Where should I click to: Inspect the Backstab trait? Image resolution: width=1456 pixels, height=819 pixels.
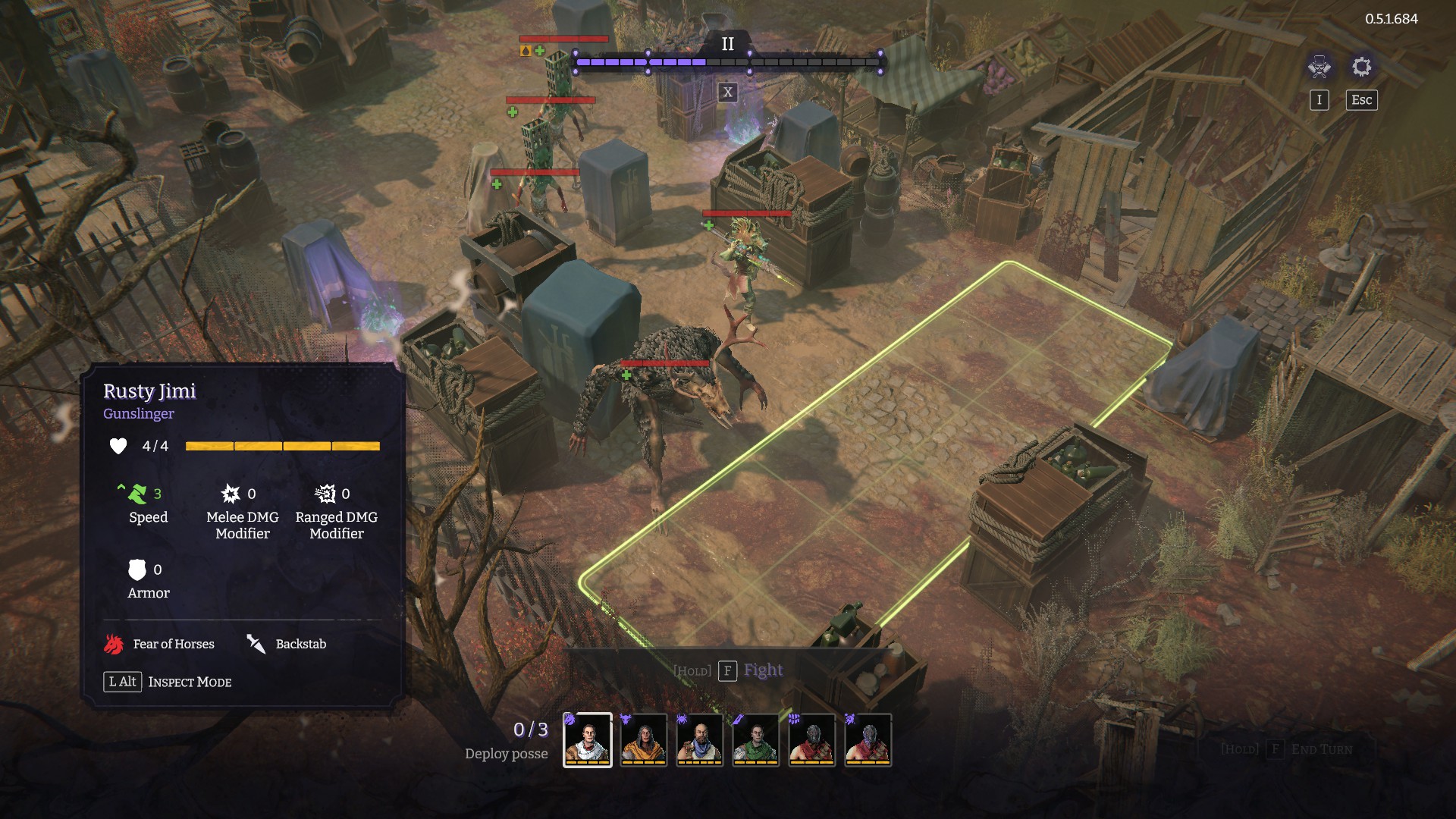pyautogui.click(x=287, y=644)
